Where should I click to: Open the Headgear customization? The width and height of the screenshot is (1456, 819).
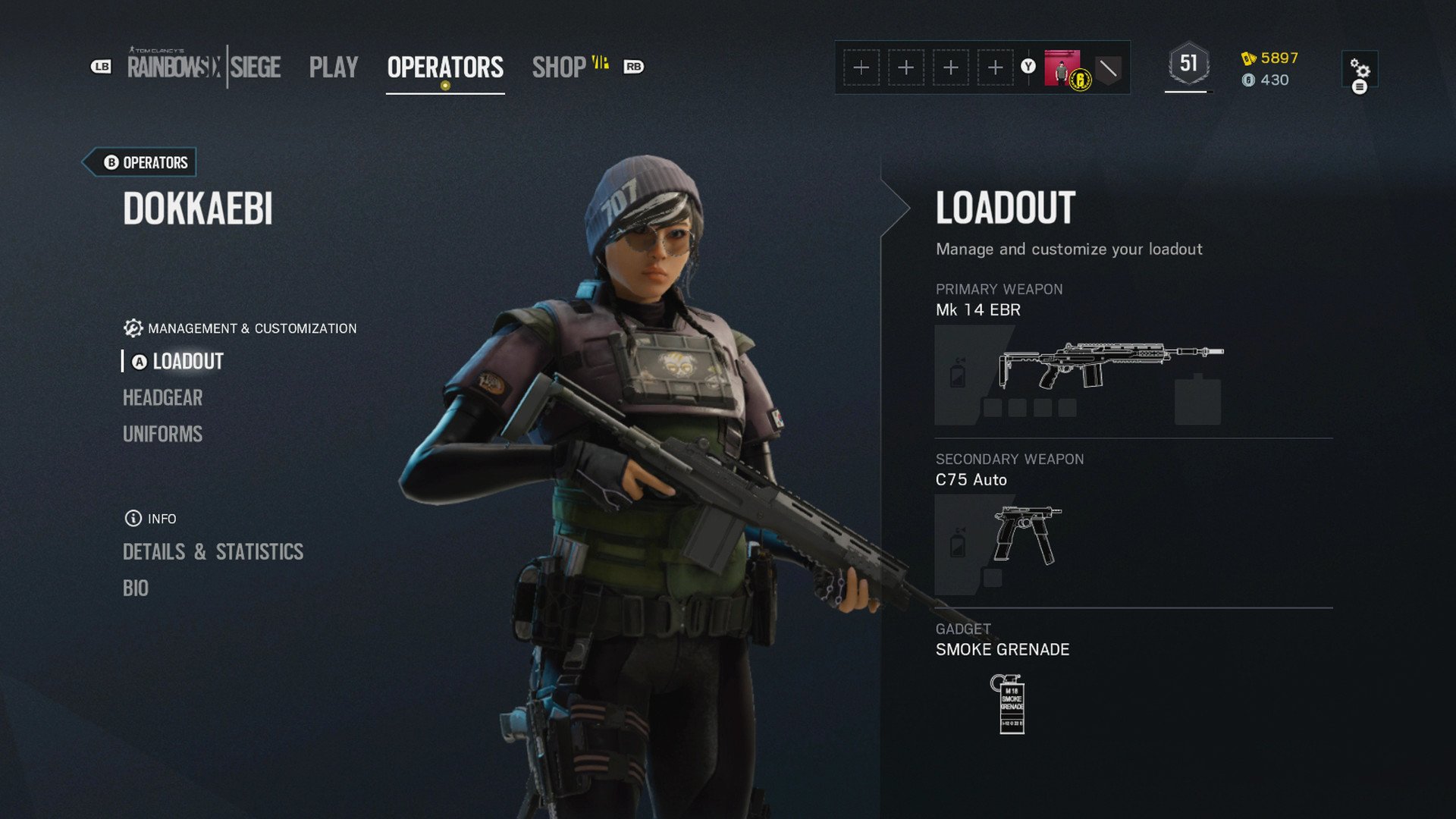(162, 398)
